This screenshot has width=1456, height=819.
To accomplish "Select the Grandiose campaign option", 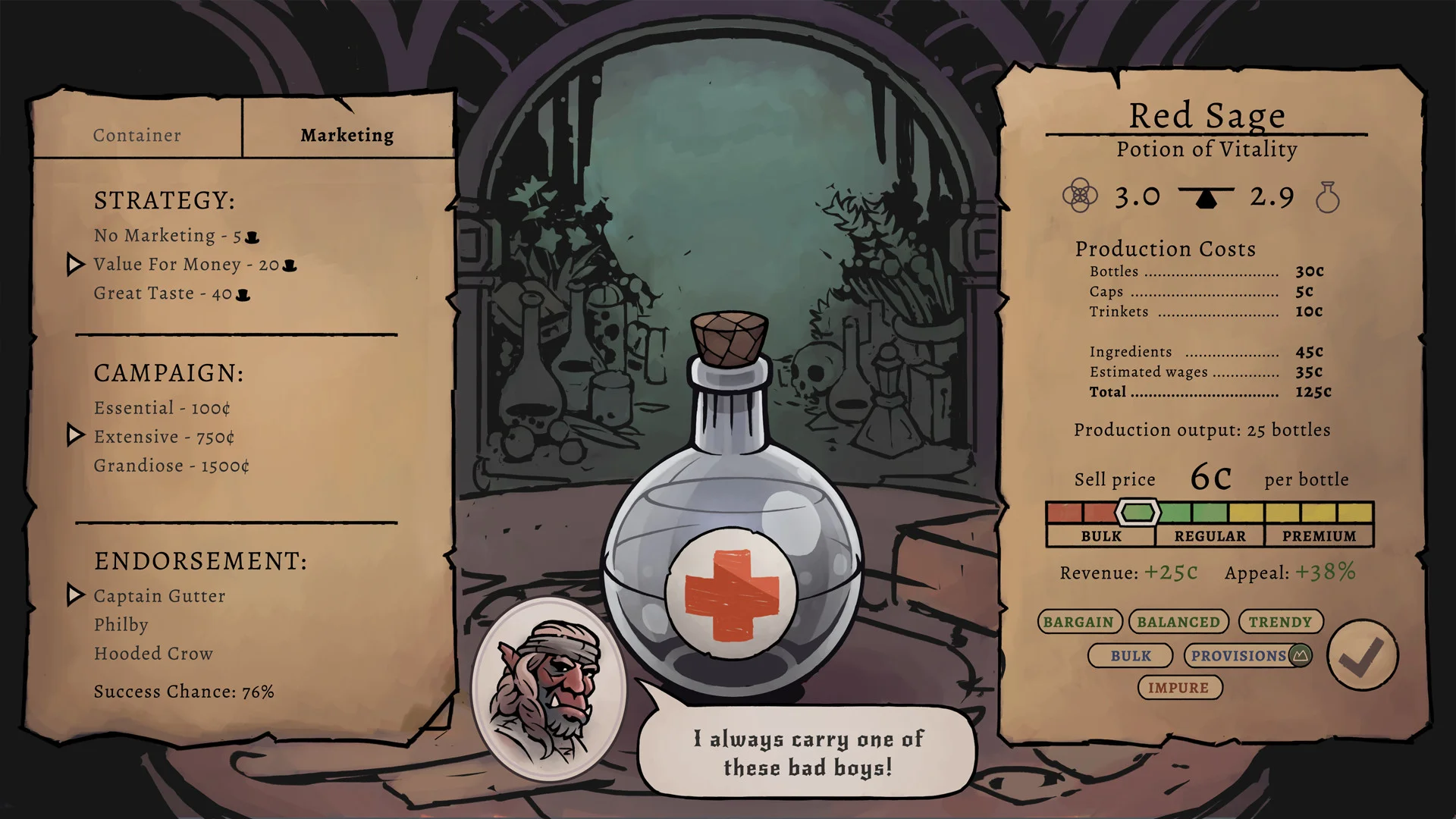I will (171, 466).
